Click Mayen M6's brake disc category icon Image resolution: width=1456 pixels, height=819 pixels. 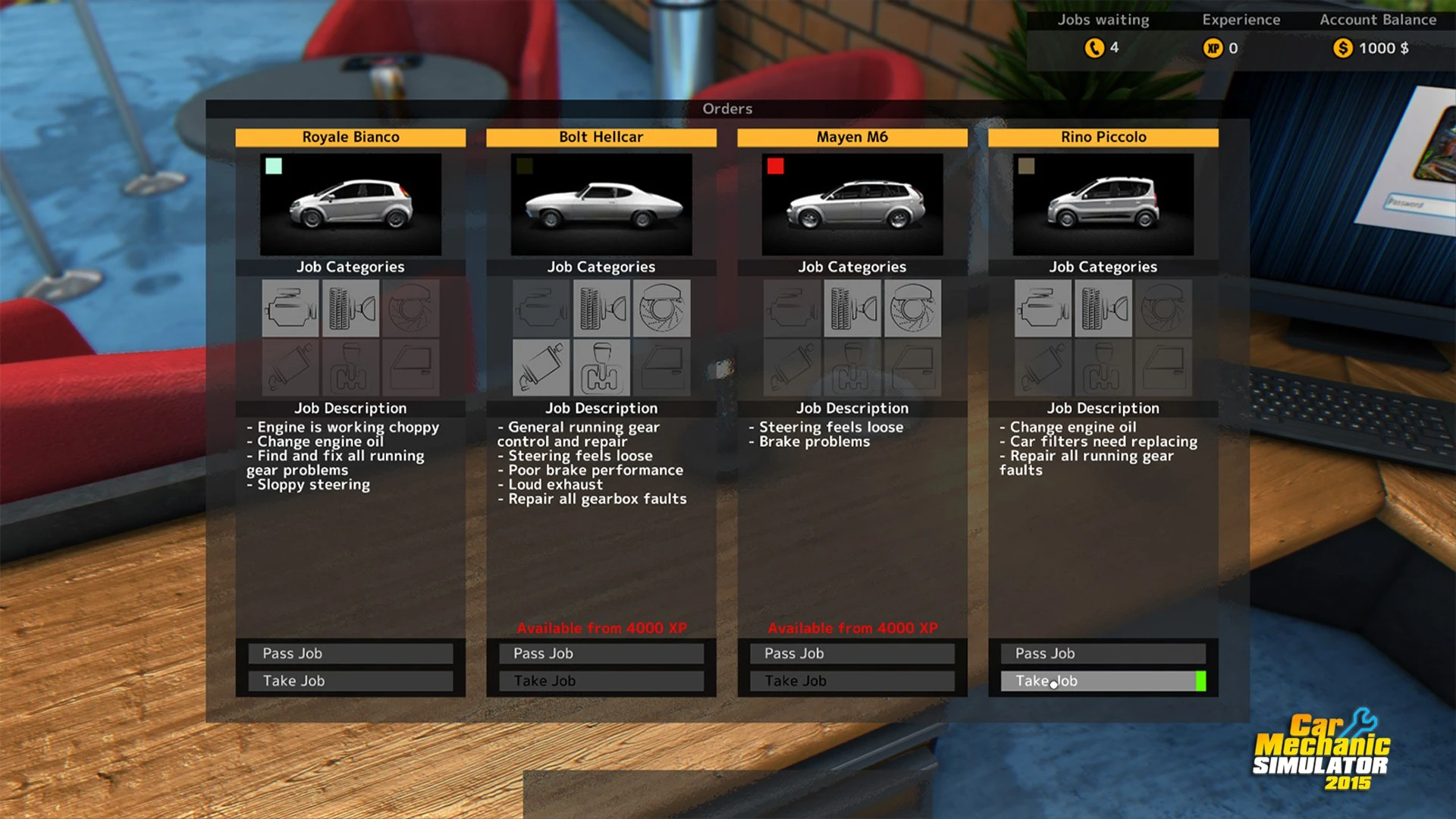pos(912,309)
